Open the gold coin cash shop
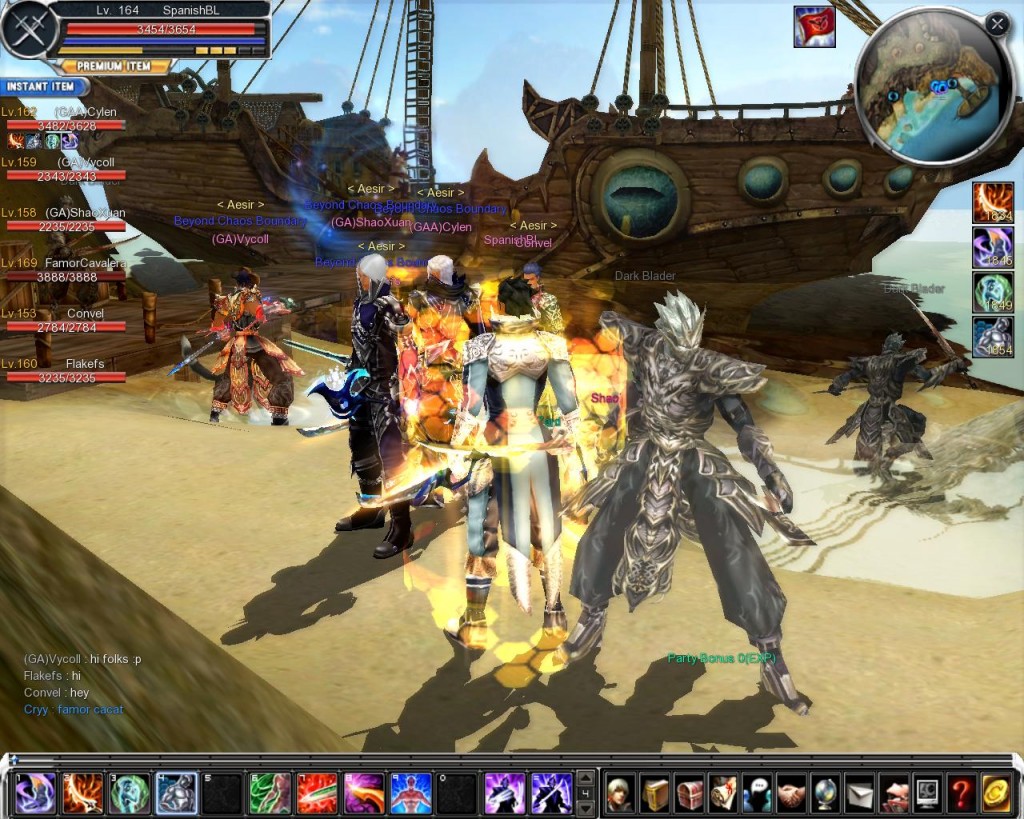This screenshot has height=819, width=1024. (995, 794)
